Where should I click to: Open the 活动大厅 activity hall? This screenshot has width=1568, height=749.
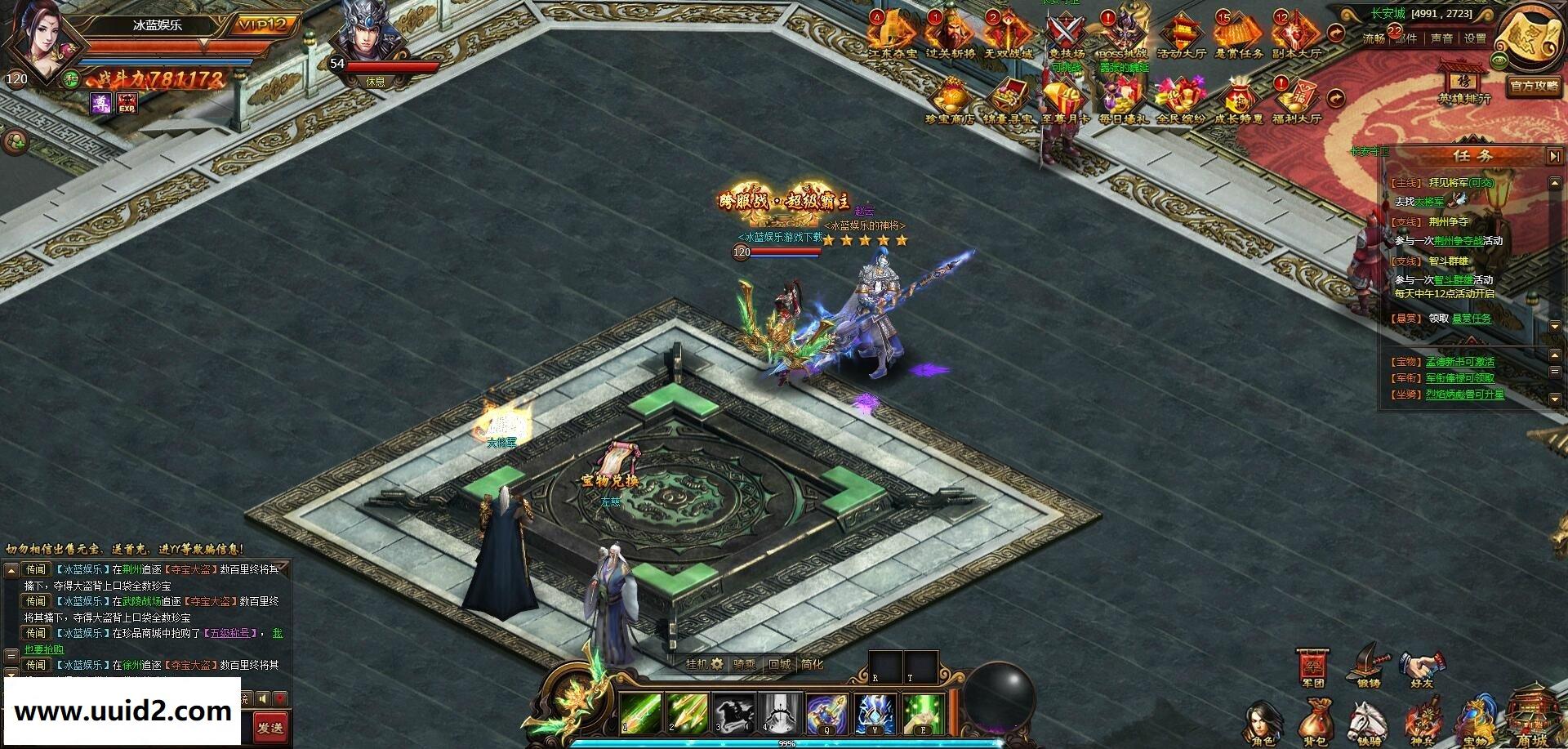(1181, 34)
